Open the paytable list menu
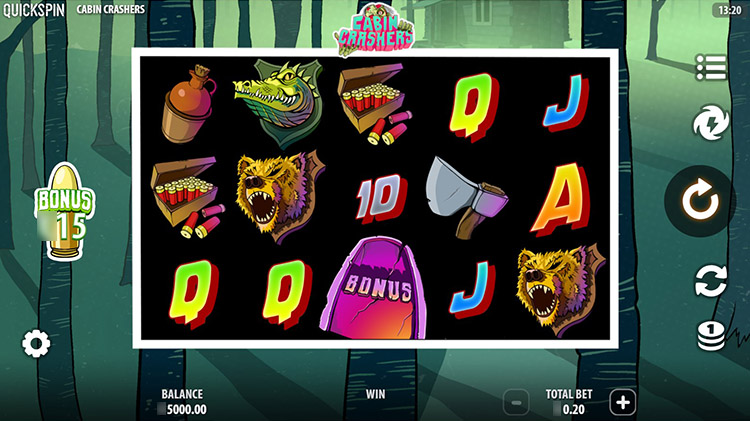Image resolution: width=750 pixels, height=421 pixels. click(711, 67)
